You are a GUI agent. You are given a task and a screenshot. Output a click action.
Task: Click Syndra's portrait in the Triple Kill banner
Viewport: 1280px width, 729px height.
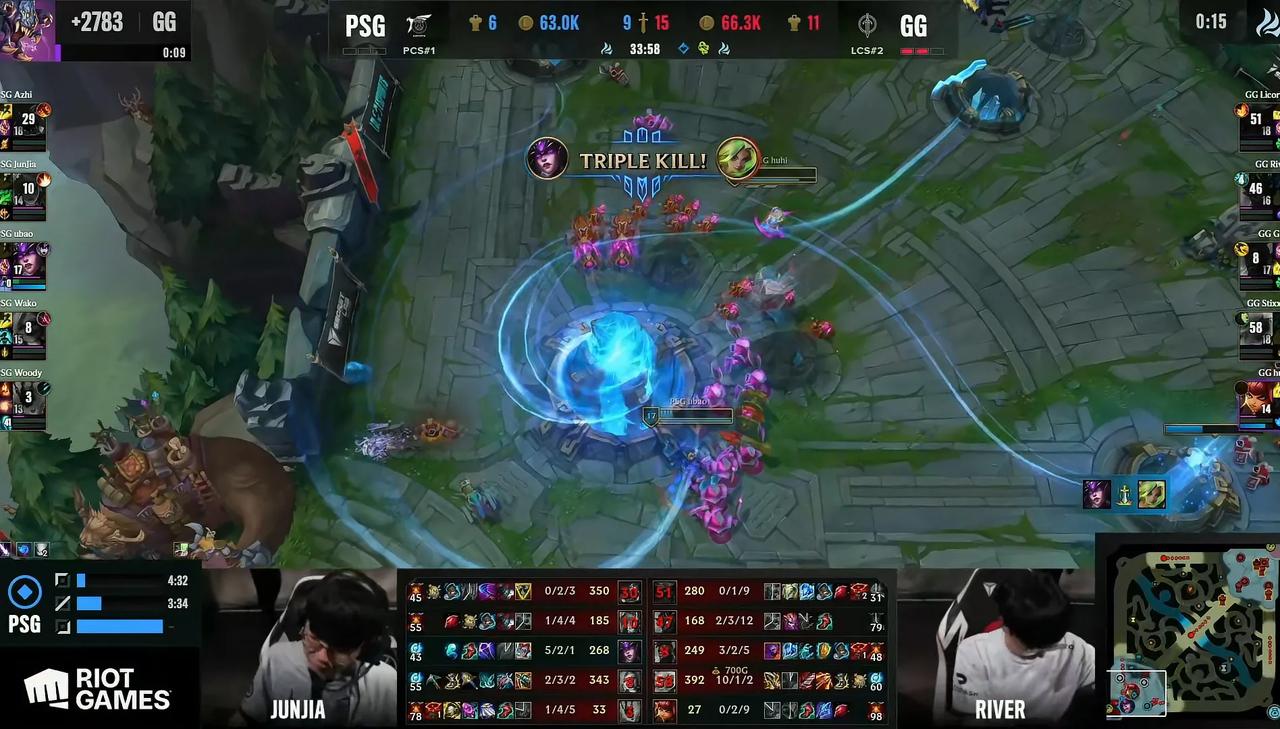[547, 159]
